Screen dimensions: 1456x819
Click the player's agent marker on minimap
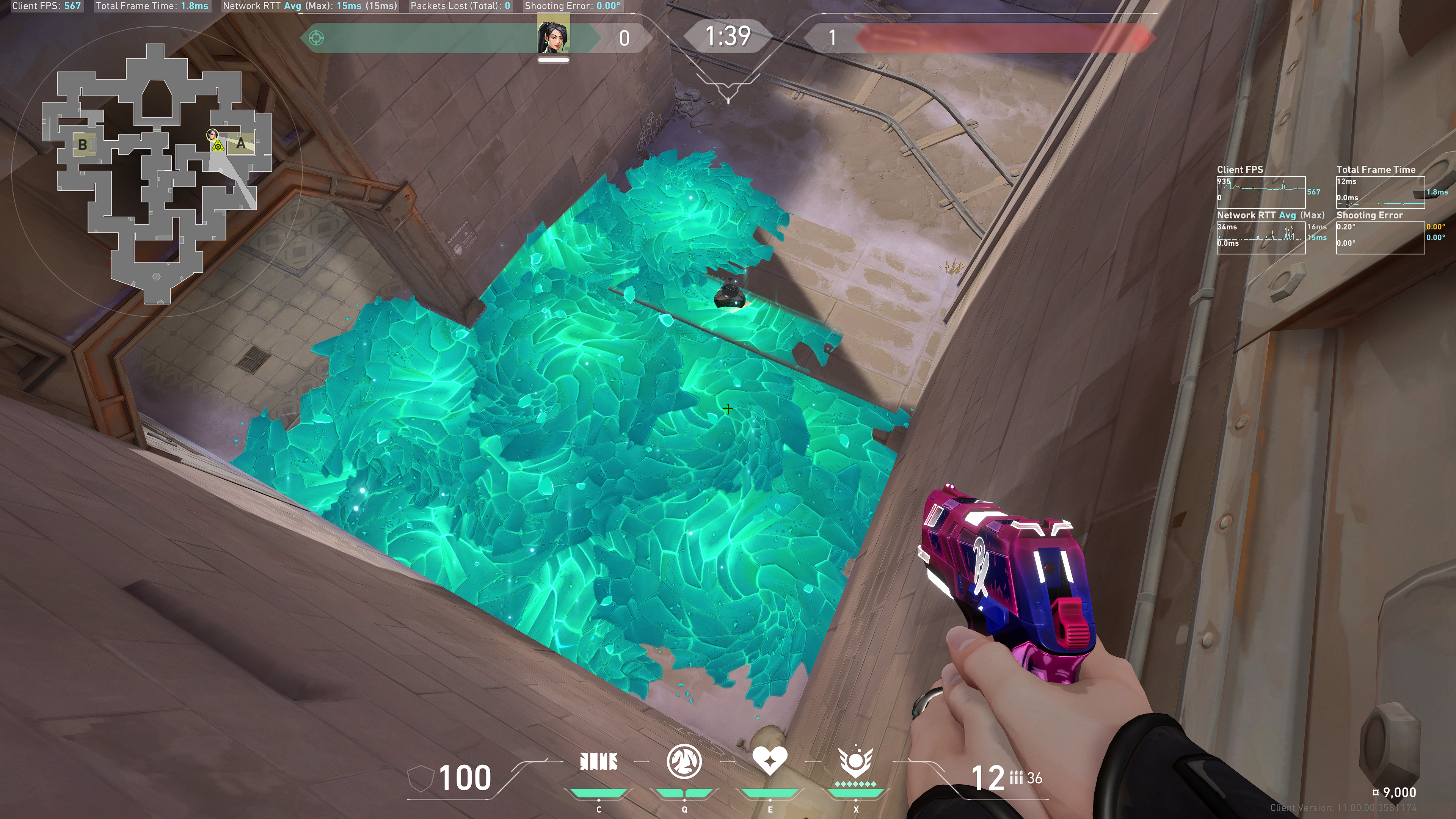212,135
